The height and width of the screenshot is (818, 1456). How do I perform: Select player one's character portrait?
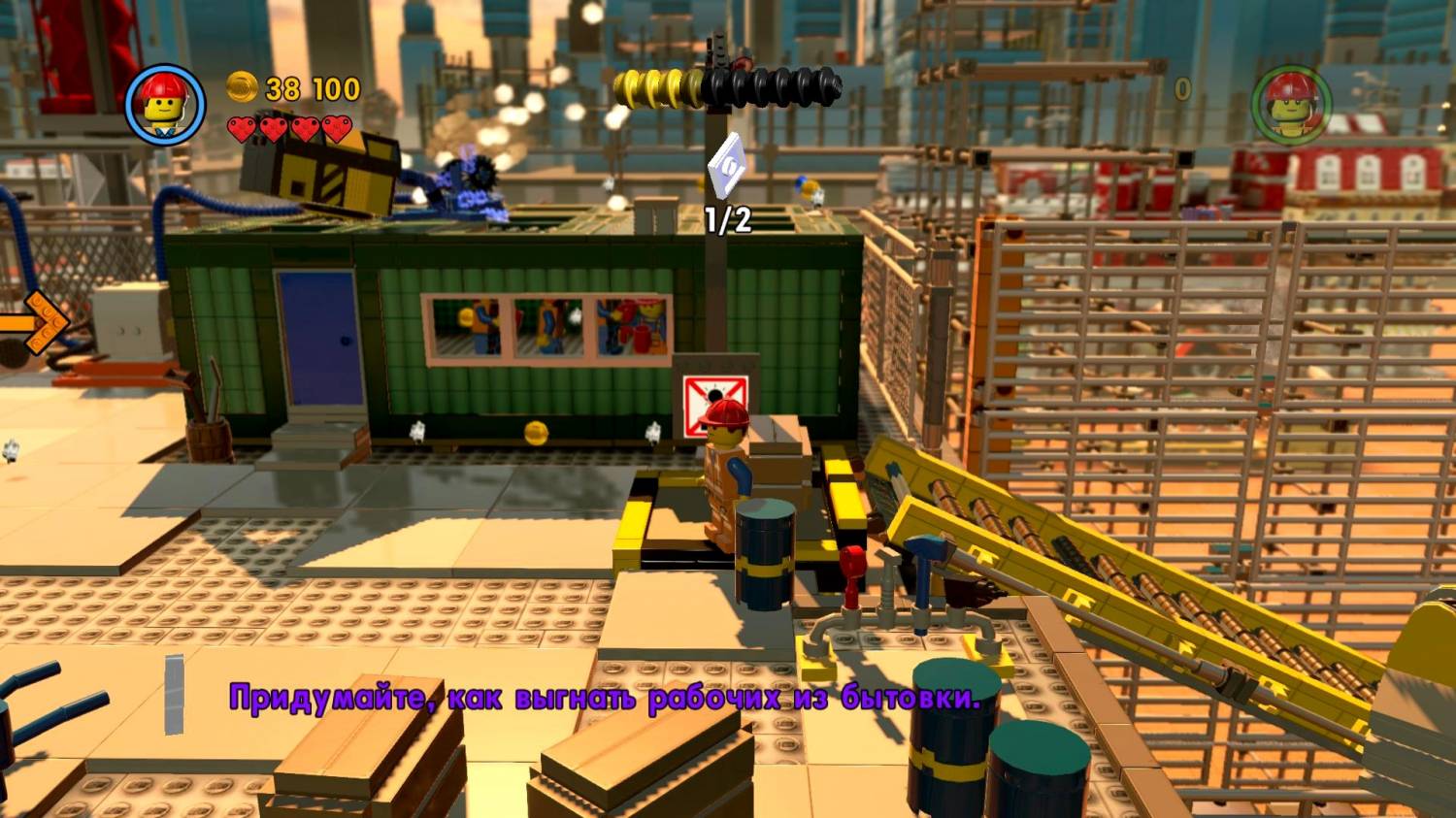click(x=165, y=105)
